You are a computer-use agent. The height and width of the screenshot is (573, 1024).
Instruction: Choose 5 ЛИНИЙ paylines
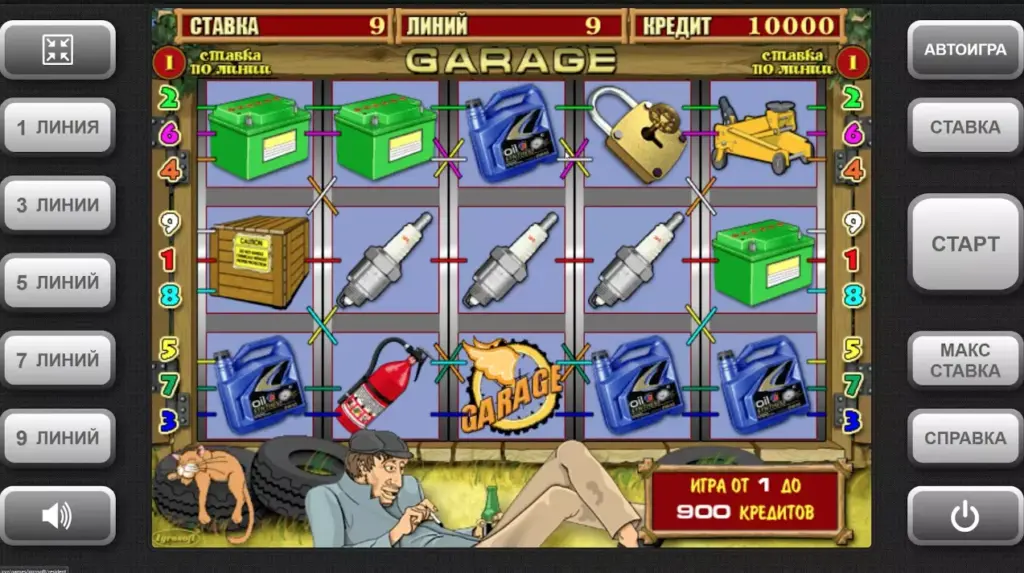(x=58, y=282)
